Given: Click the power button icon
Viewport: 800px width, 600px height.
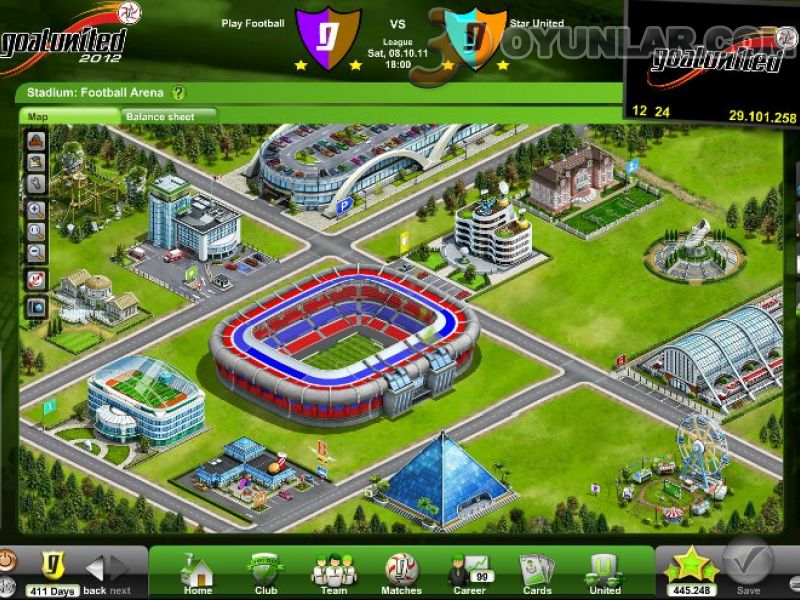Looking at the screenshot, I should 5,560.
